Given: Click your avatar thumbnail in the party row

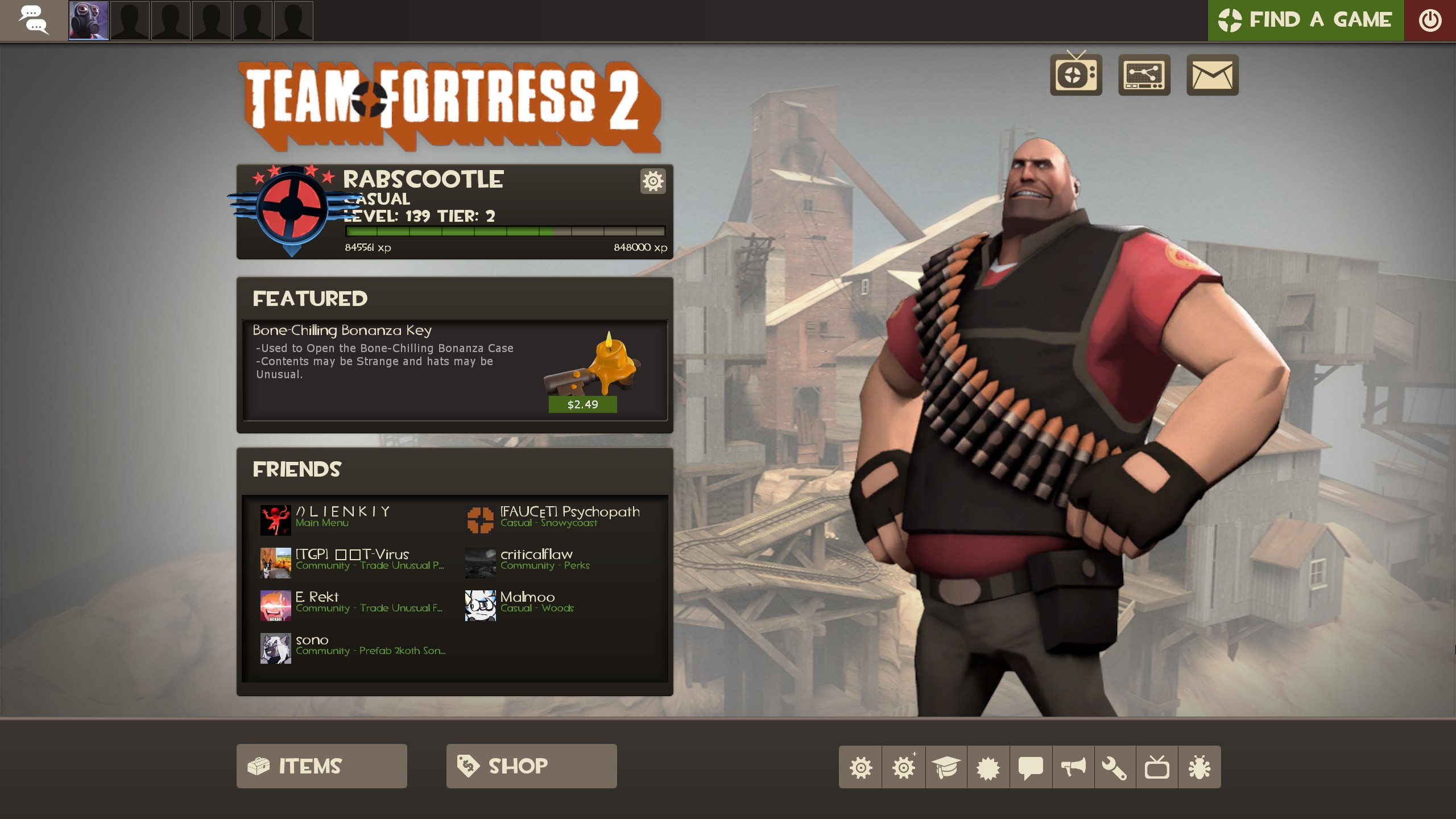Looking at the screenshot, I should click(89, 20).
